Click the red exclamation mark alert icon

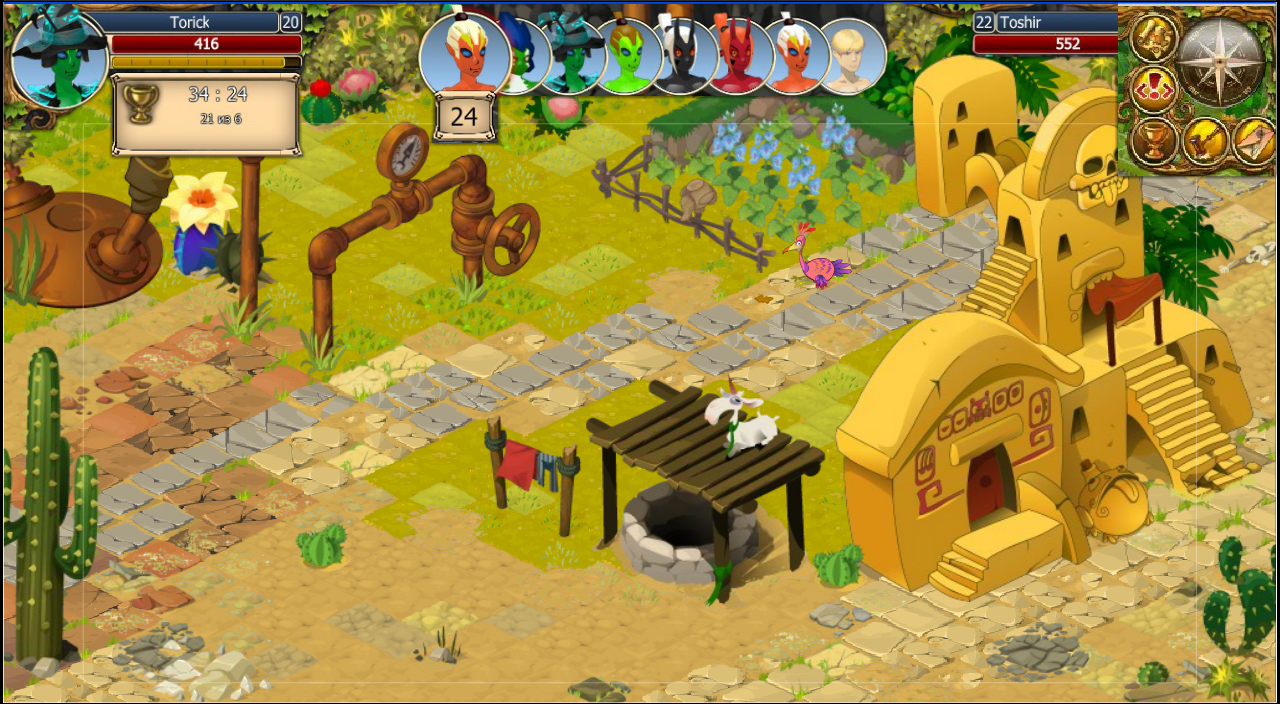pos(1153,90)
